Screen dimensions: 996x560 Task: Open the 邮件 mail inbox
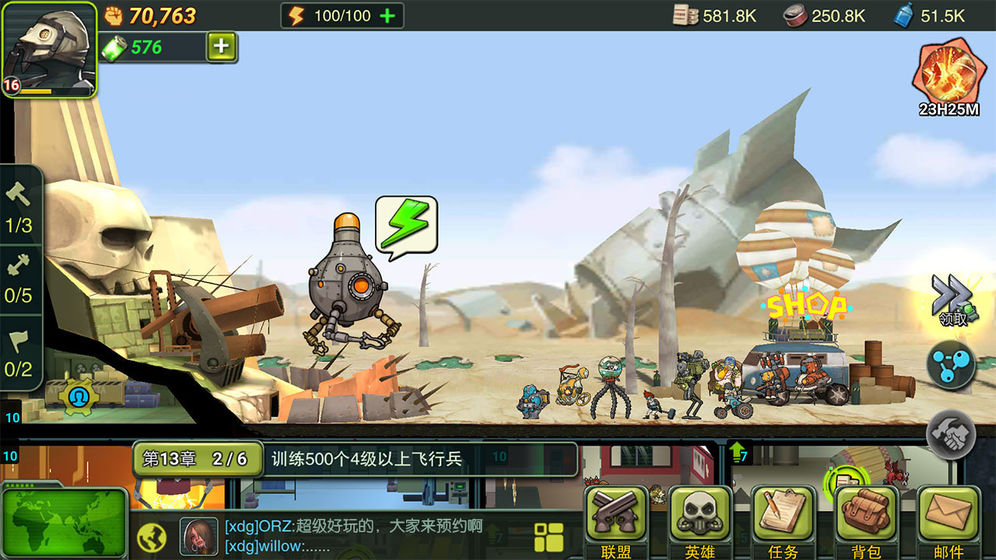tap(948, 521)
